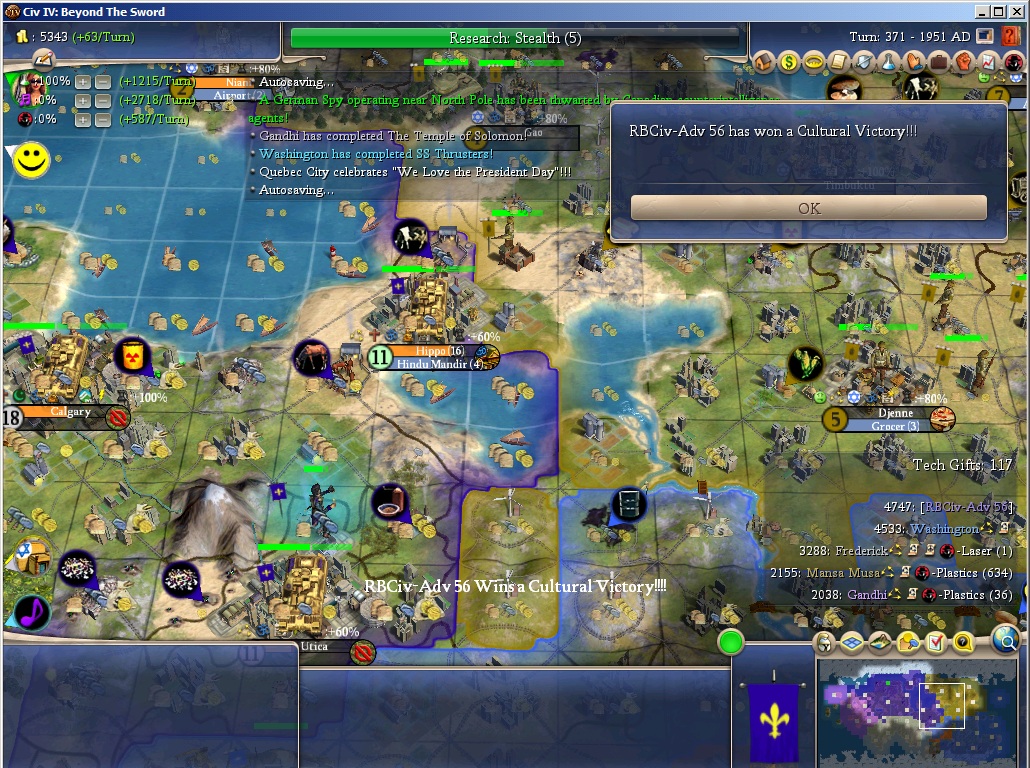Open the Espionage Advisor spy icon
1030x768 pixels.
click(x=1013, y=62)
